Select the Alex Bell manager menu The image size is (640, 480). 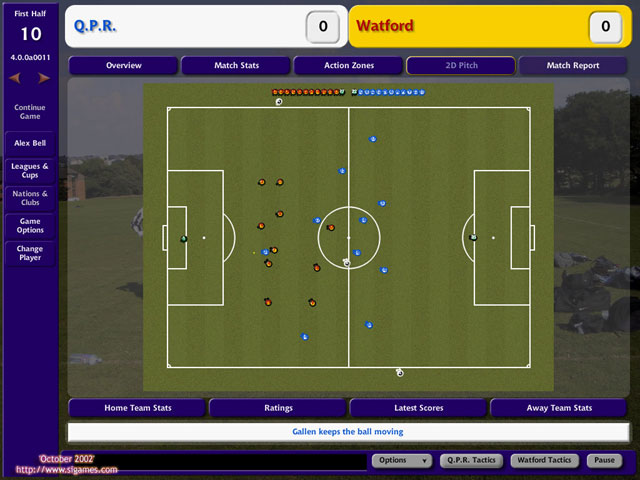(x=30, y=143)
